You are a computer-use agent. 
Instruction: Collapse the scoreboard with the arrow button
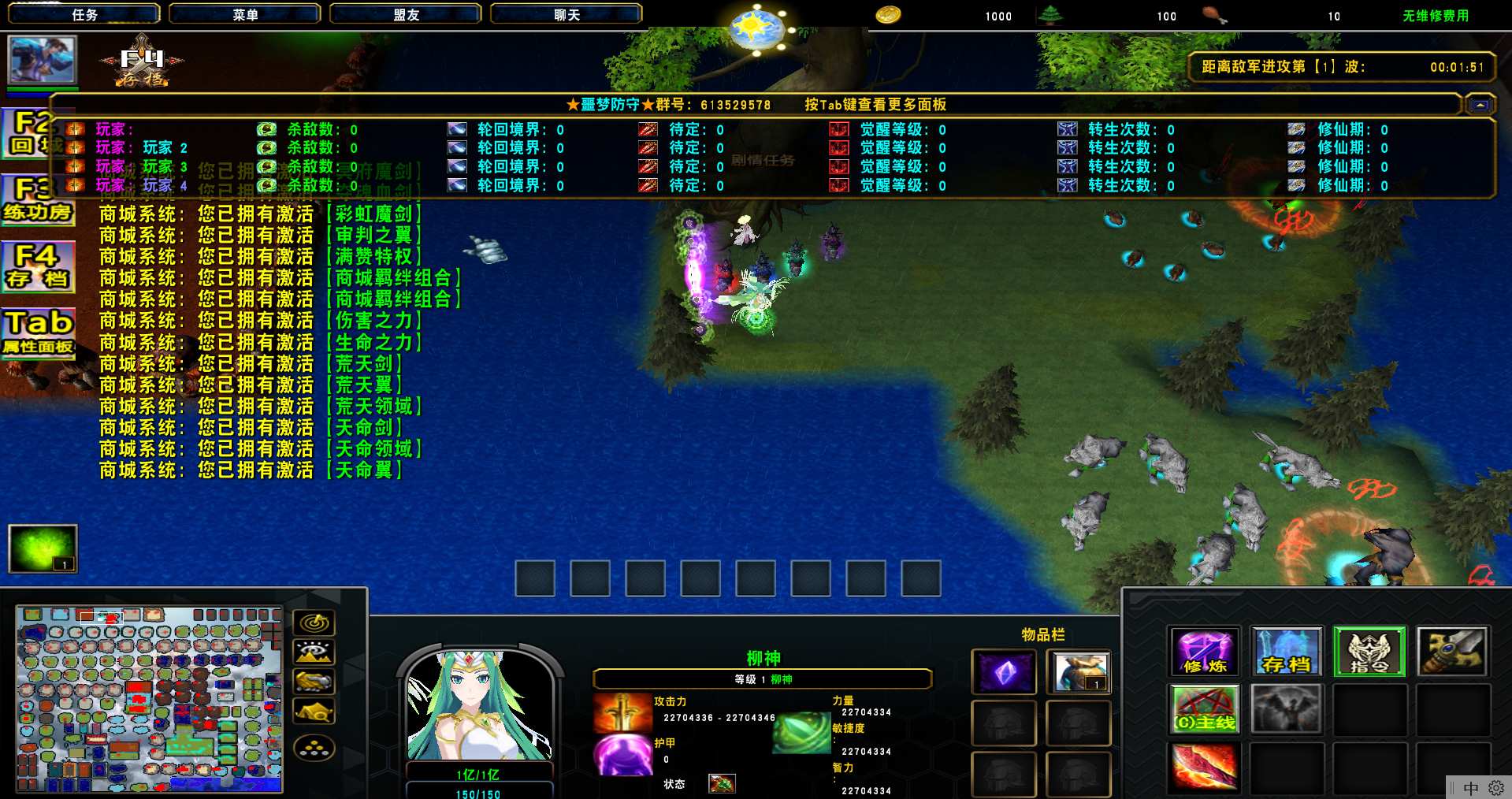coord(1480,105)
